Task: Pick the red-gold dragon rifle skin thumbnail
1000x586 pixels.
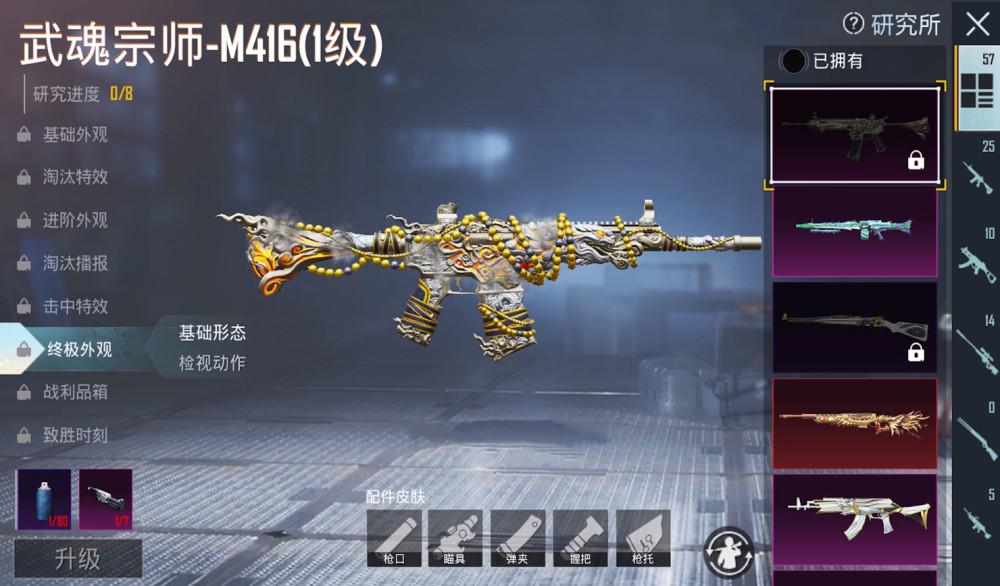Action: (x=854, y=422)
